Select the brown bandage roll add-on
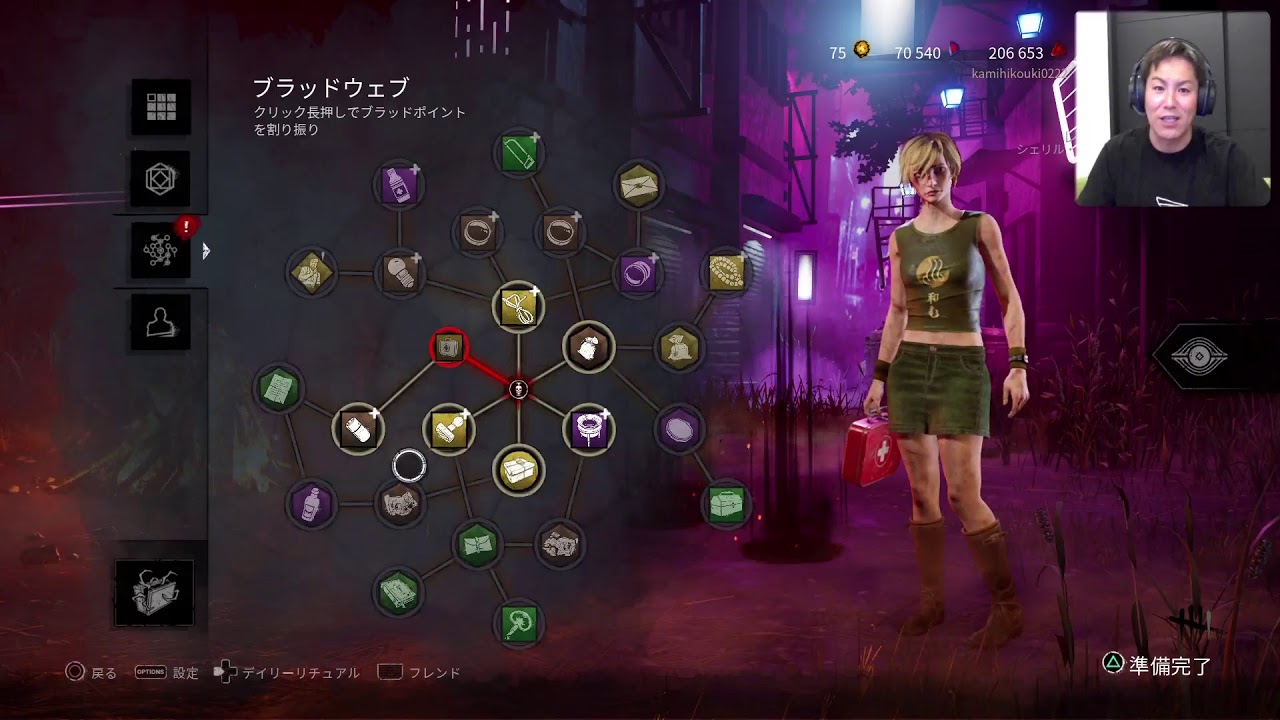The width and height of the screenshot is (1280, 720). click(x=358, y=429)
